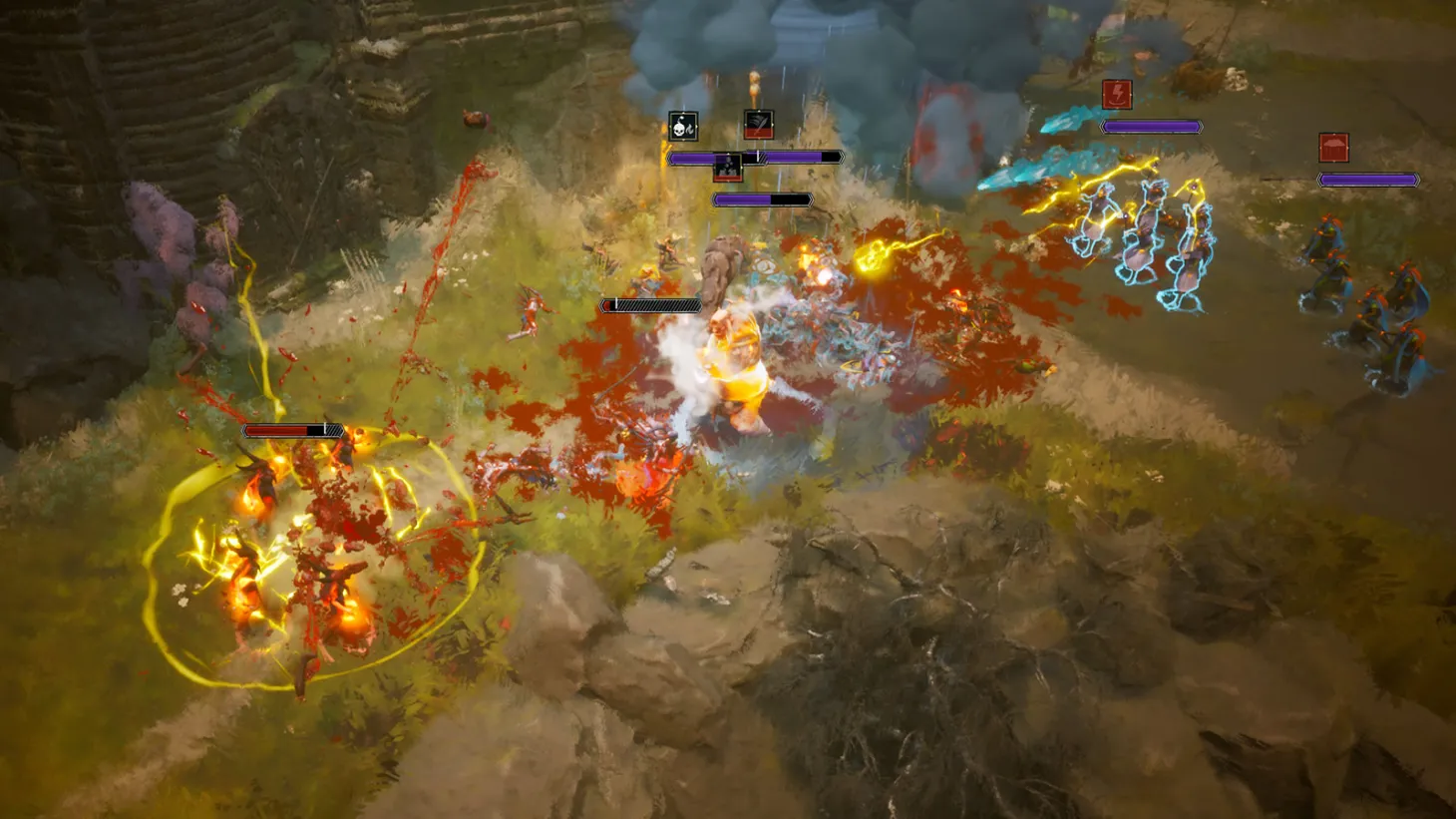
Task: Click the full purple bar beneath rain cloud icon
Action: coord(1370,181)
